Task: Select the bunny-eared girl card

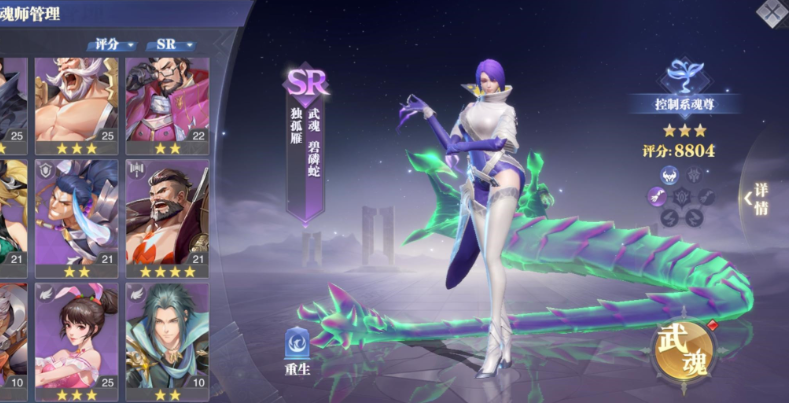Action: coord(76,335)
